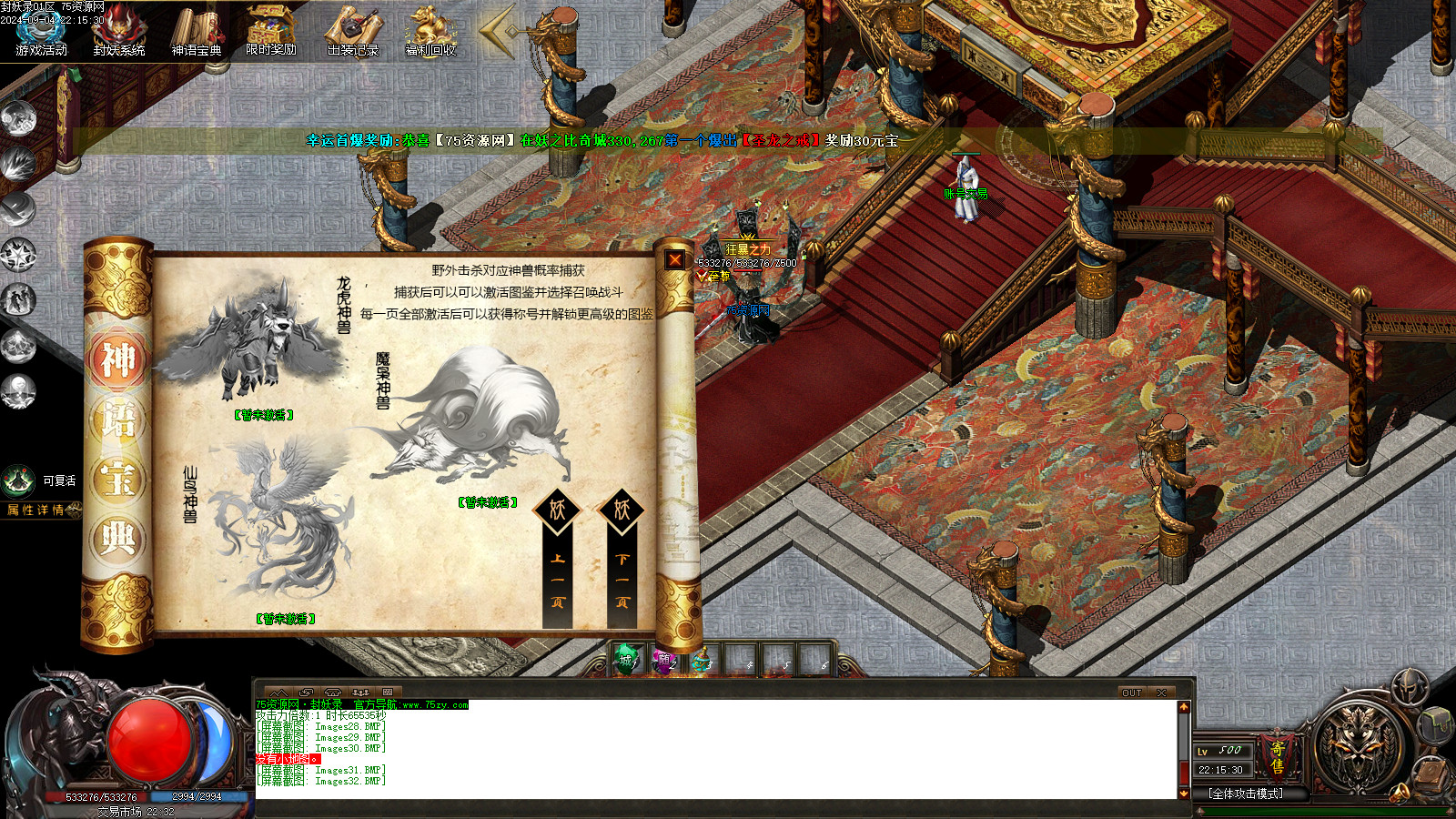
Task: Open the 游戏活动 game events menu
Action: [42, 31]
